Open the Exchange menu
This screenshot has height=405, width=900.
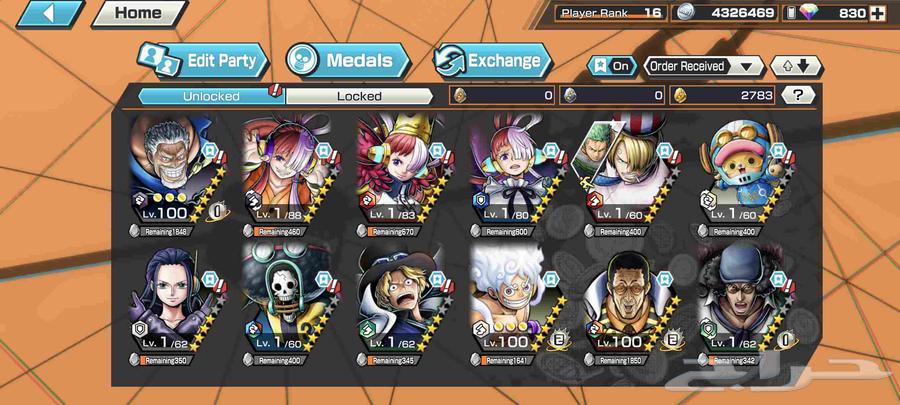click(x=491, y=60)
